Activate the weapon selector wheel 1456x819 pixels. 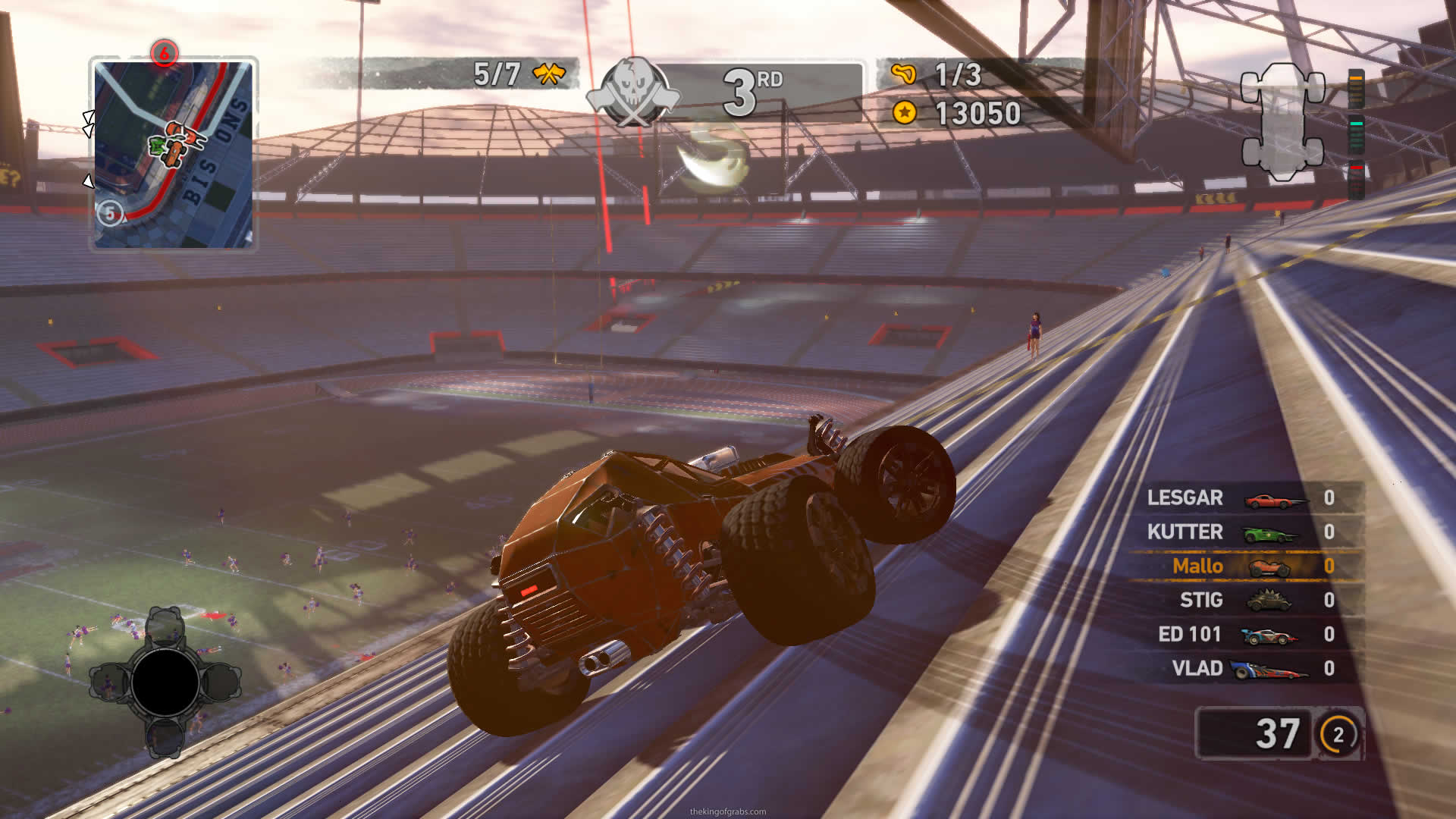[x=165, y=682]
